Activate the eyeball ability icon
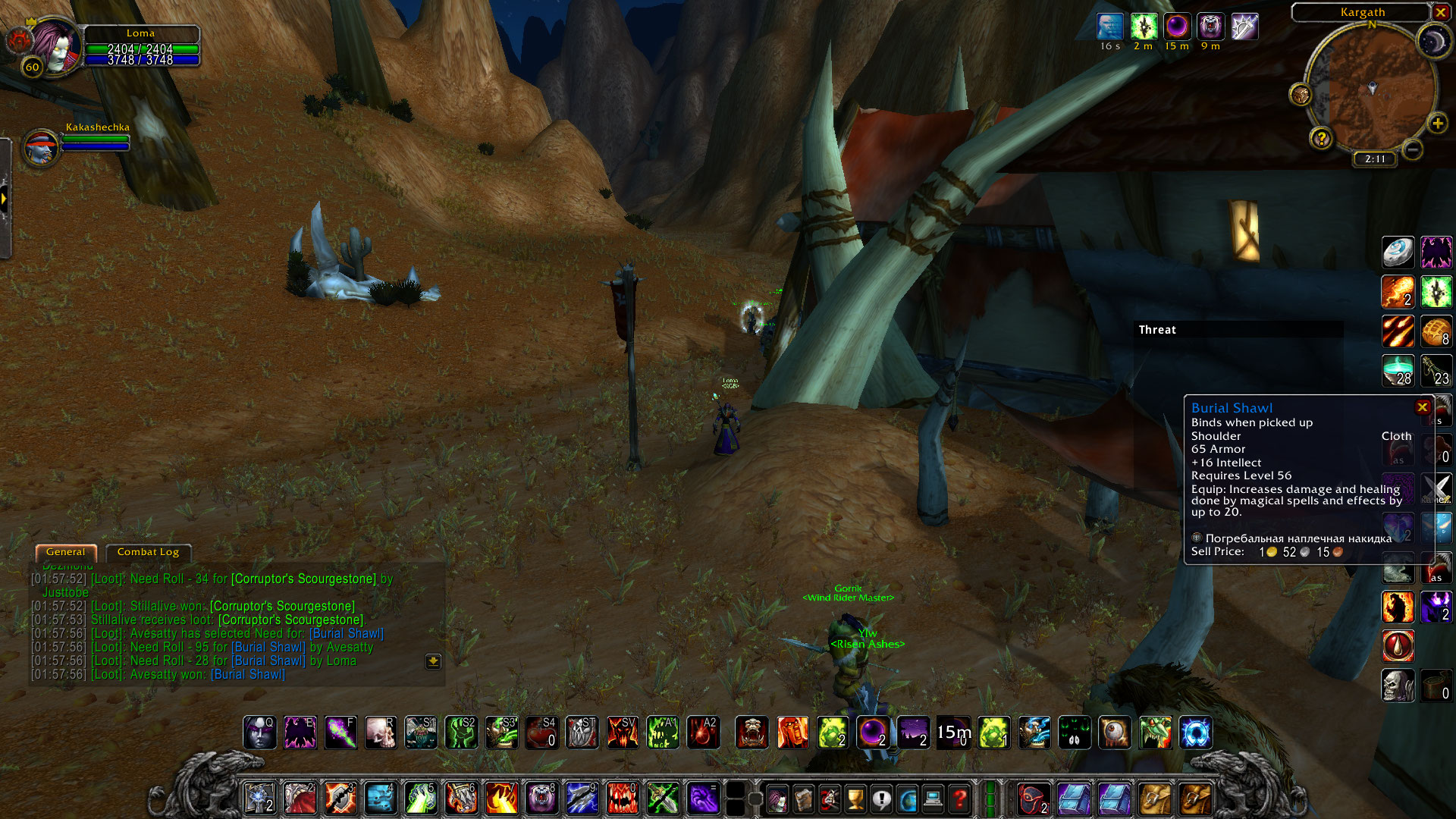 tap(1115, 733)
